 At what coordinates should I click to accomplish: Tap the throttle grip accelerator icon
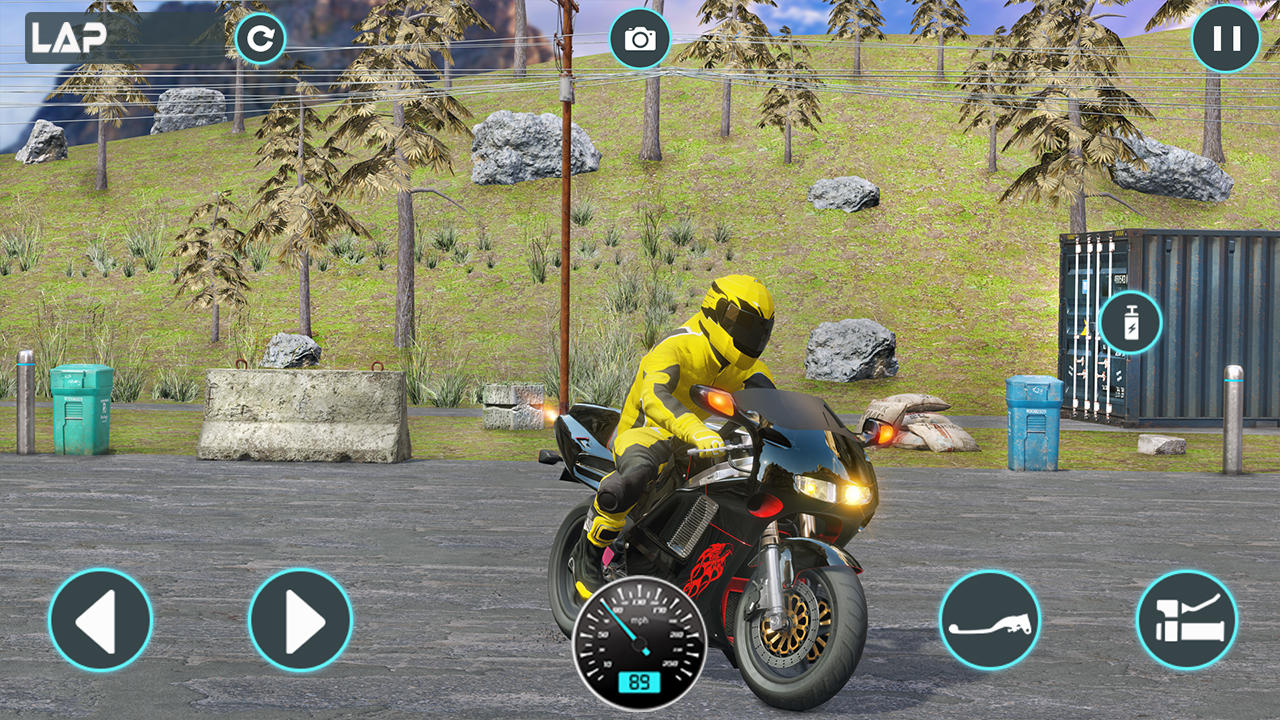(x=1192, y=620)
